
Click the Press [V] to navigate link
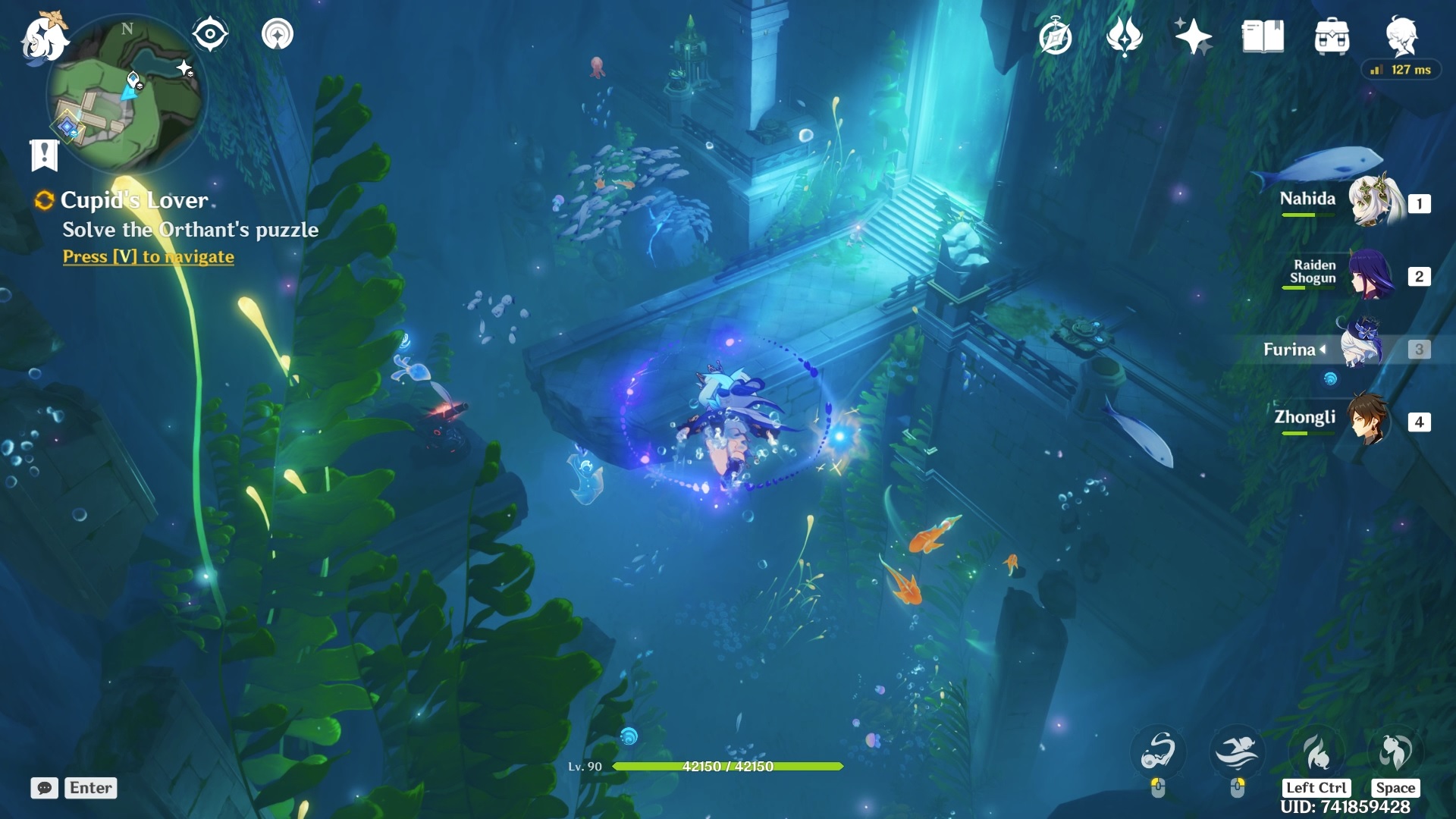[149, 256]
